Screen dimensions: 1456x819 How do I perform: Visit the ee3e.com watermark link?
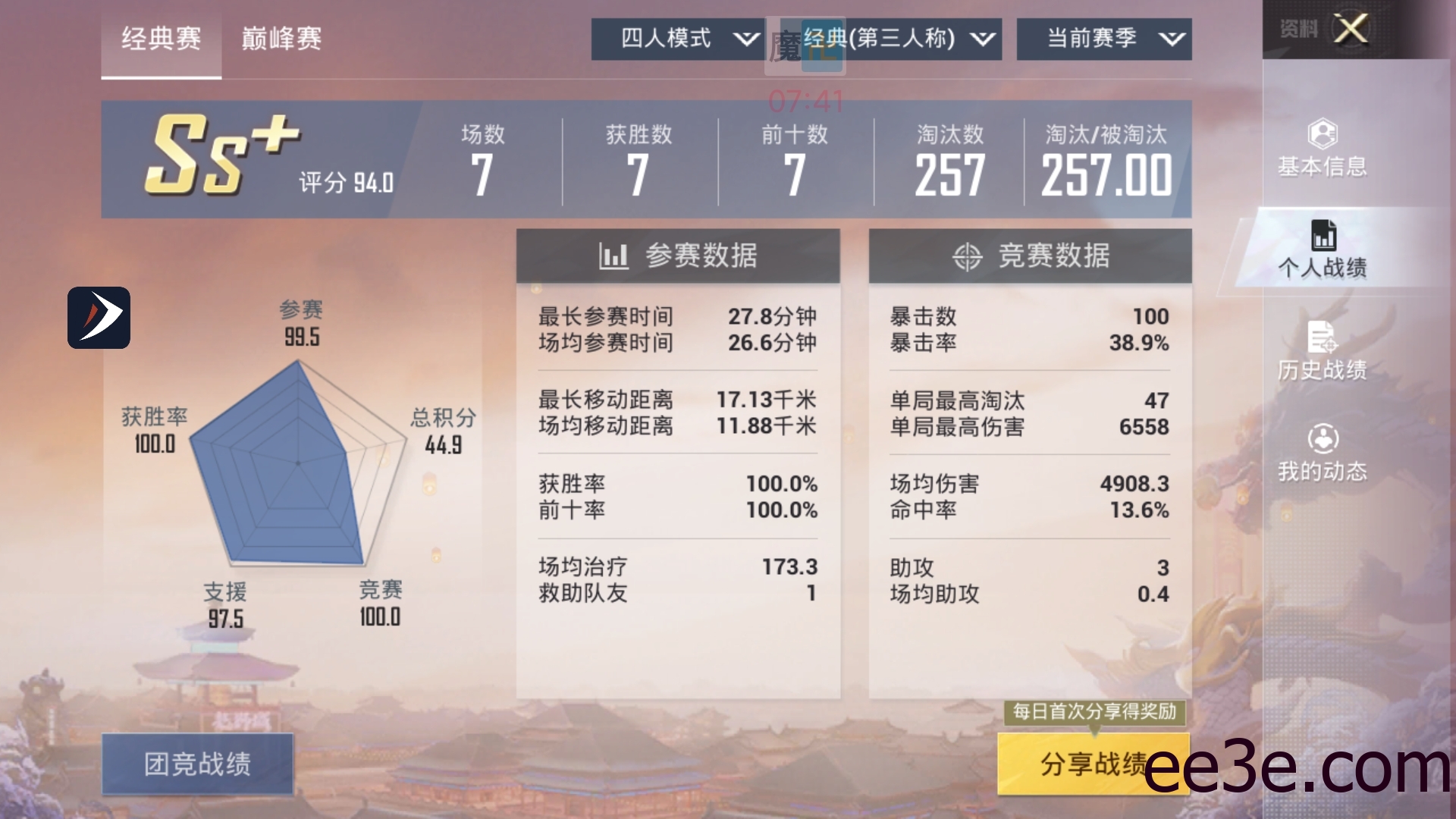(1304, 768)
